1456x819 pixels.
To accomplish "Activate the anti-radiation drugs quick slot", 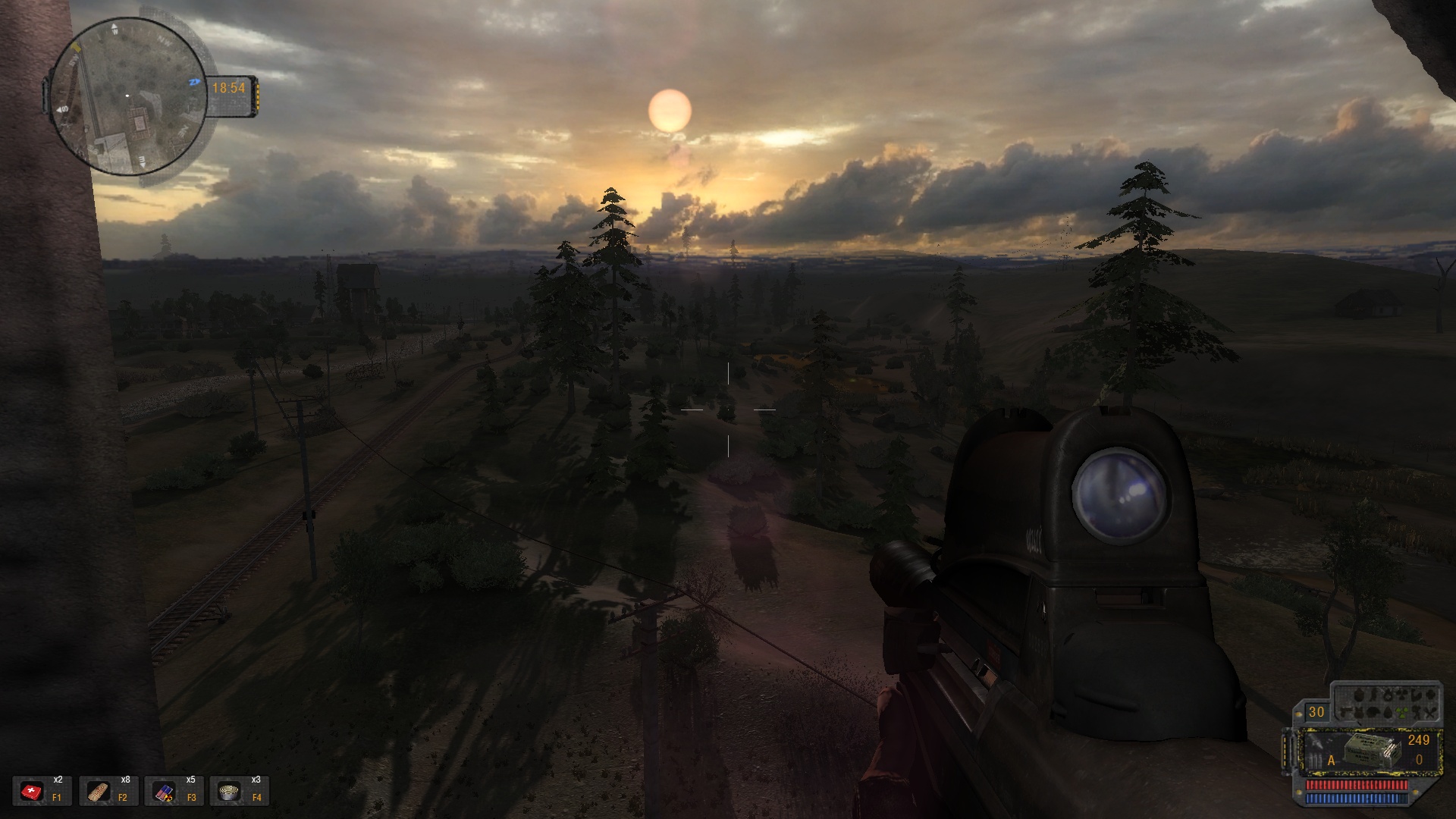I will coord(165,792).
